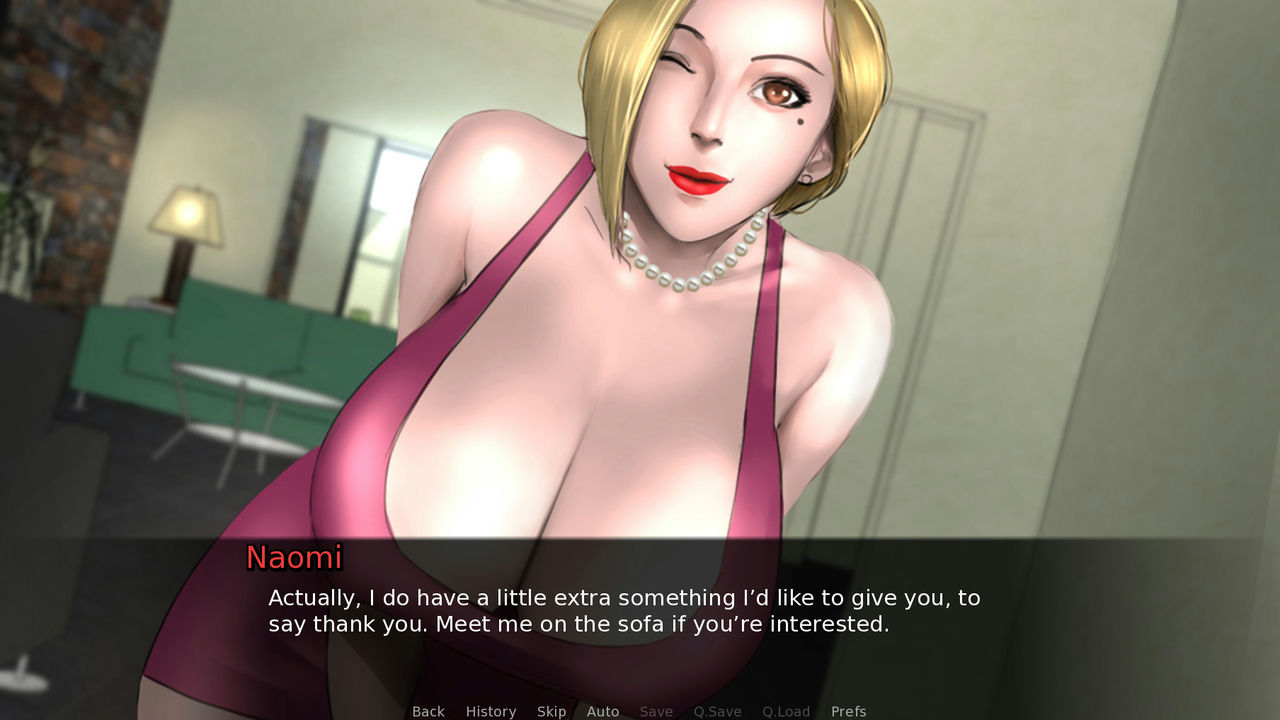Click the Q.Load quick load button
Viewport: 1280px width, 720px height.
point(786,711)
